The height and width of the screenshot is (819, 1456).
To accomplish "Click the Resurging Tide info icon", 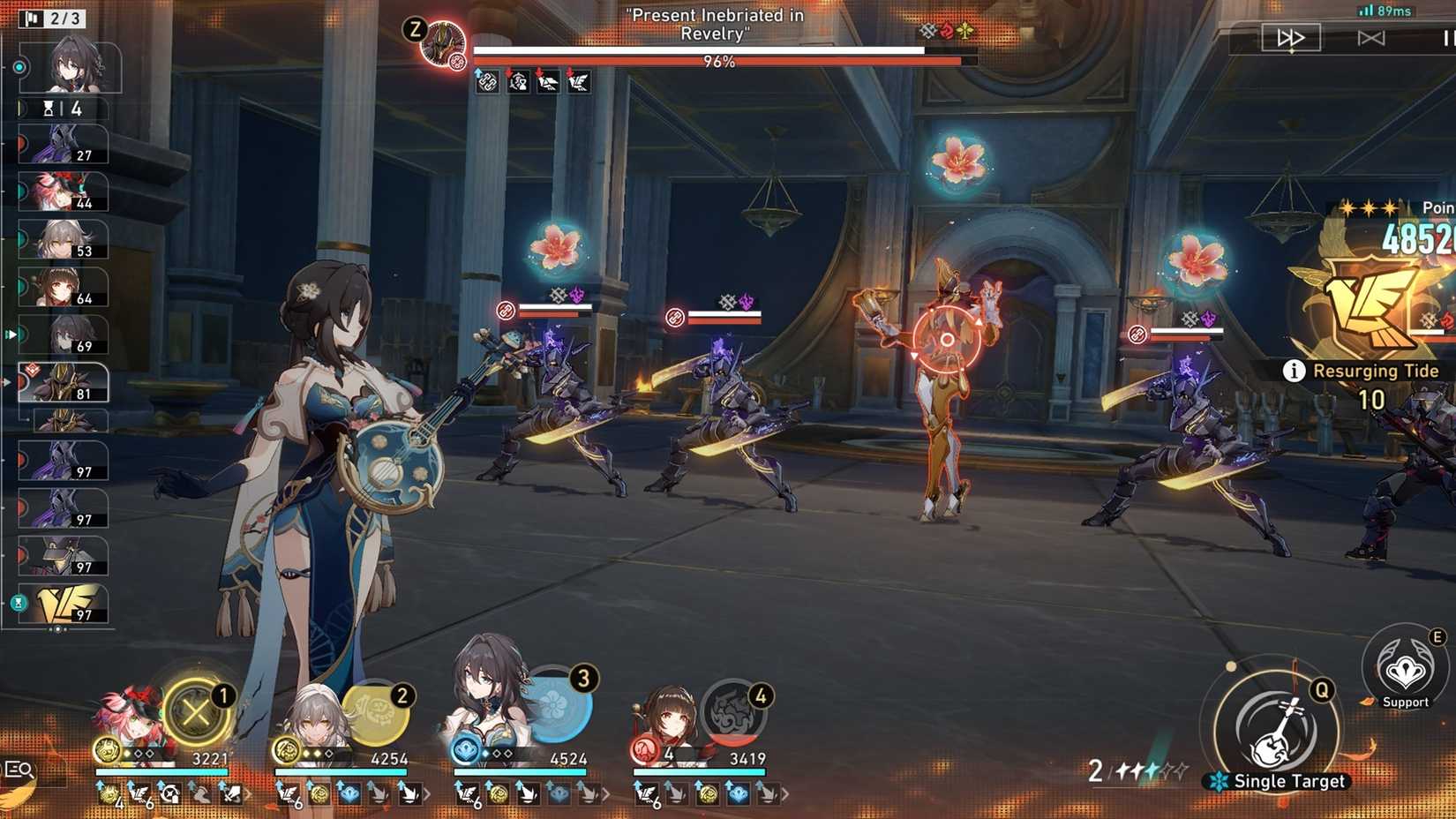I will click(x=1295, y=372).
